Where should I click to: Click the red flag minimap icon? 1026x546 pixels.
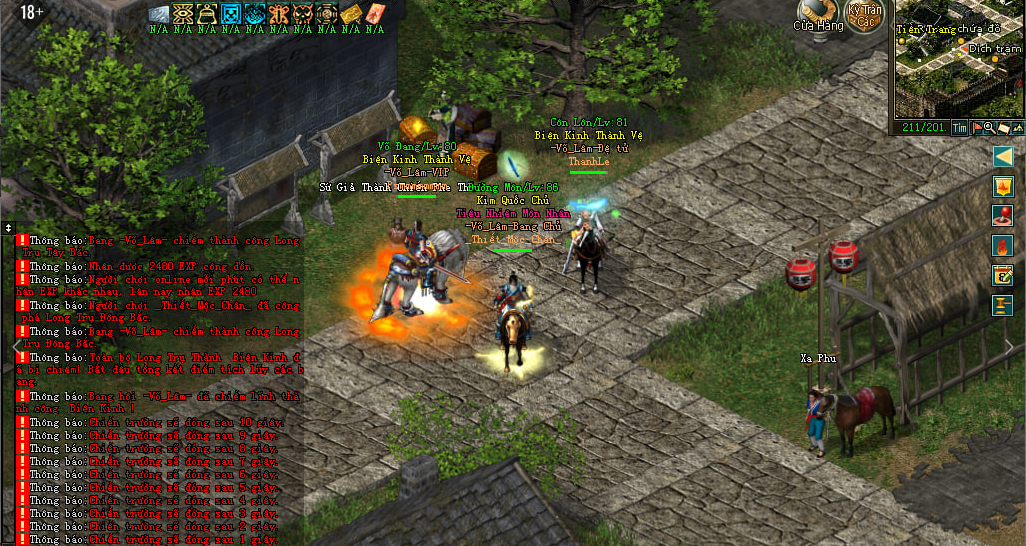[977, 127]
